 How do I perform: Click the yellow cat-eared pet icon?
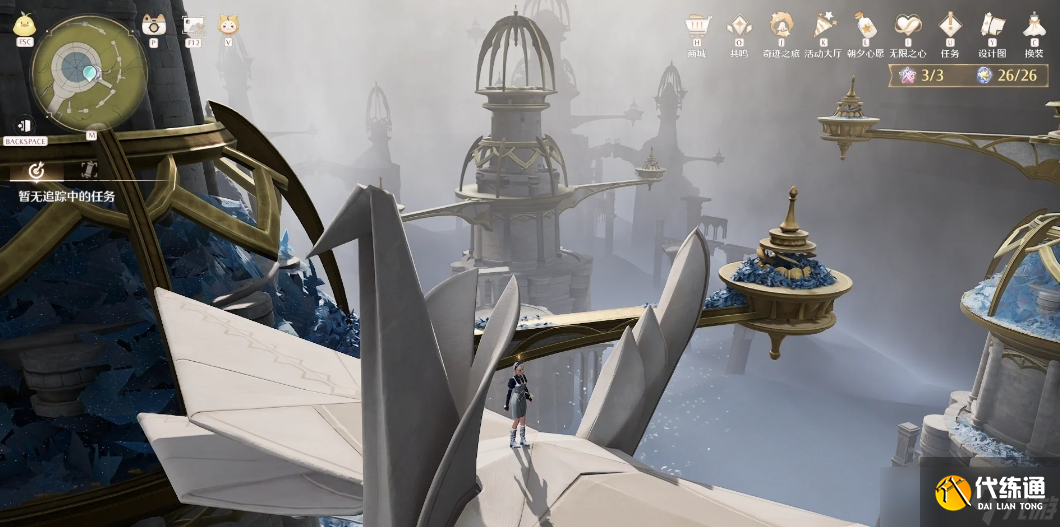(x=229, y=24)
